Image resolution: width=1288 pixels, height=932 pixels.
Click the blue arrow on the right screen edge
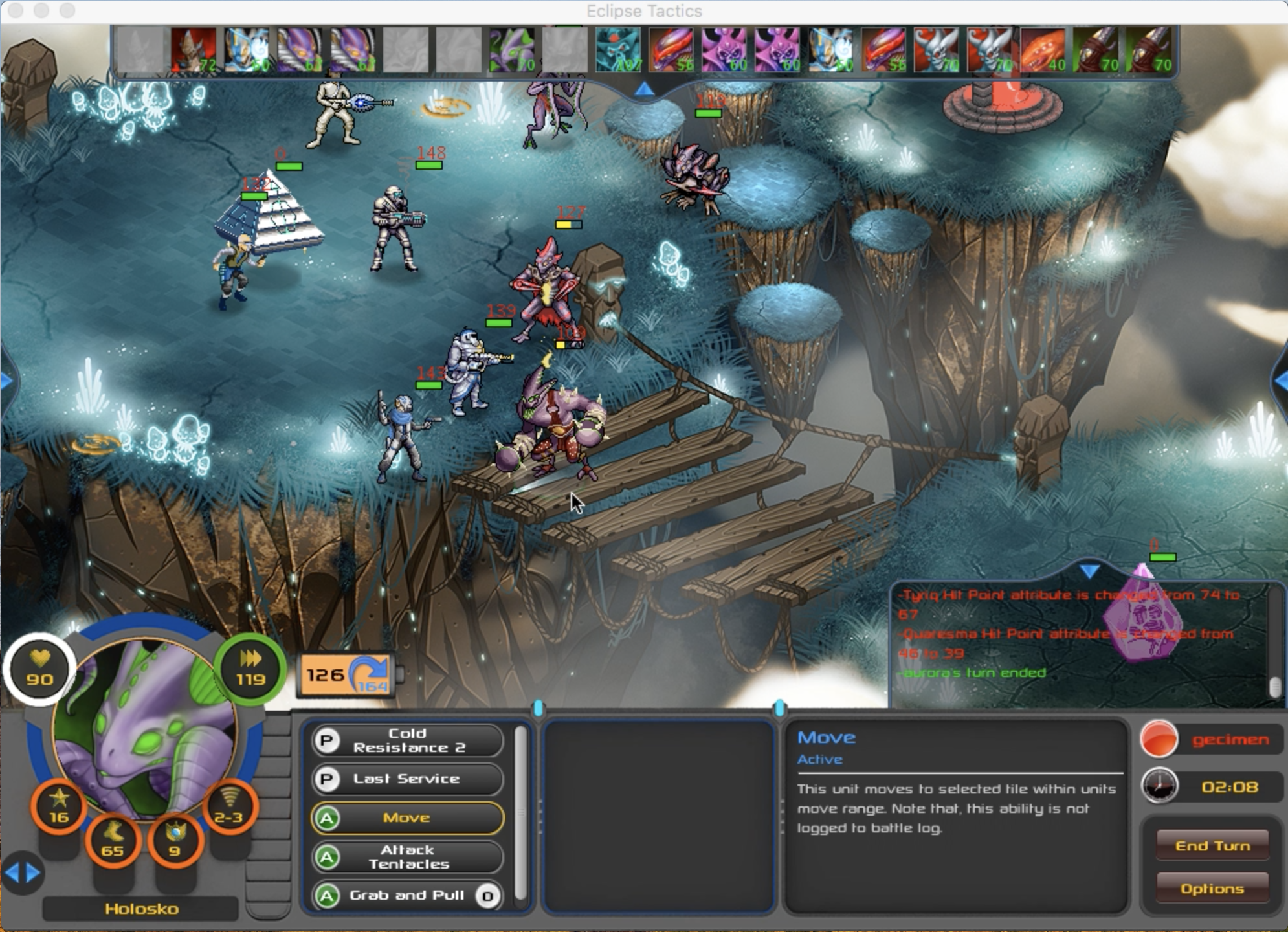(1280, 382)
